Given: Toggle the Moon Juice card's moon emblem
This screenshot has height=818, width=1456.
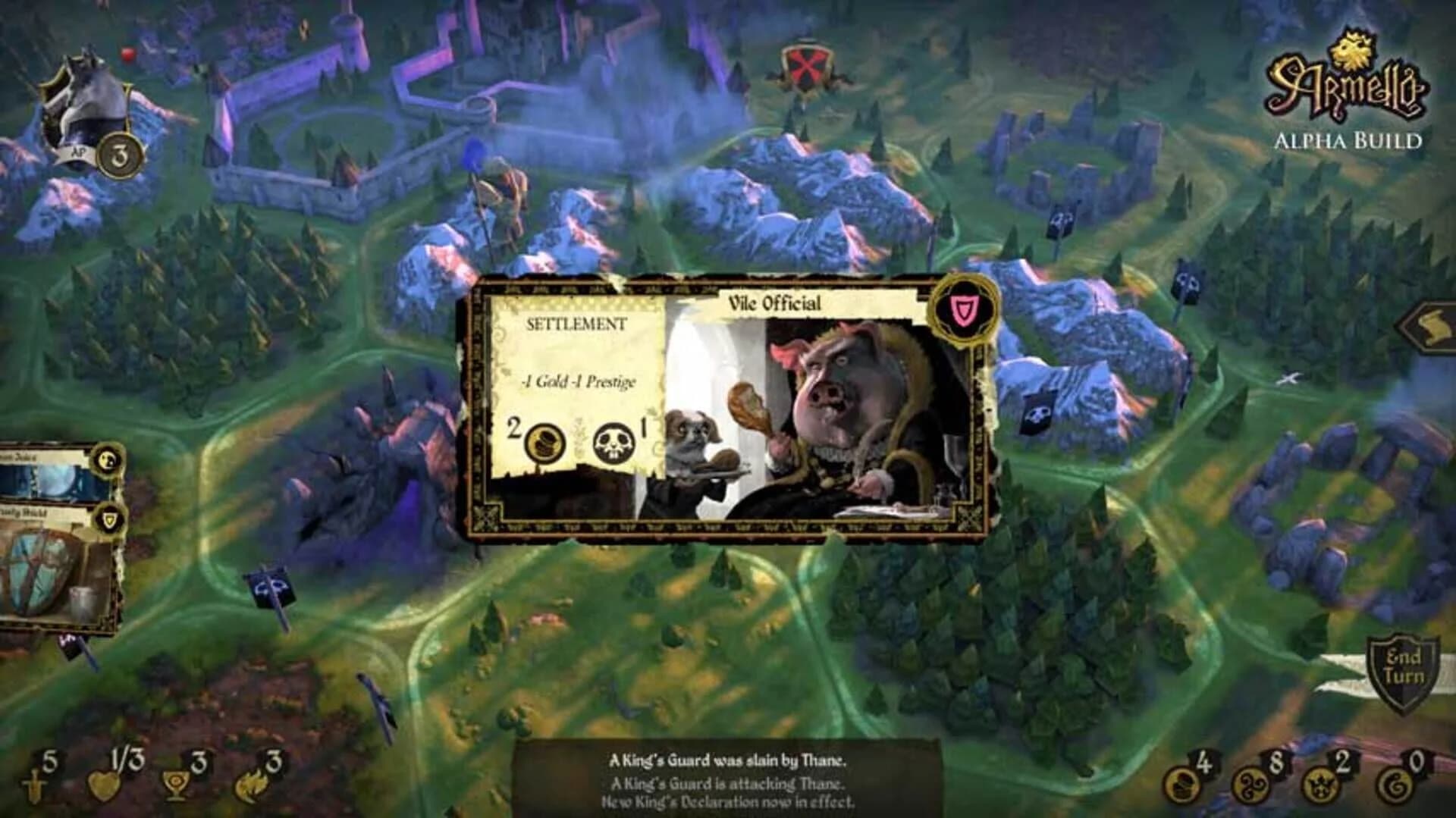Looking at the screenshot, I should pos(108,459).
